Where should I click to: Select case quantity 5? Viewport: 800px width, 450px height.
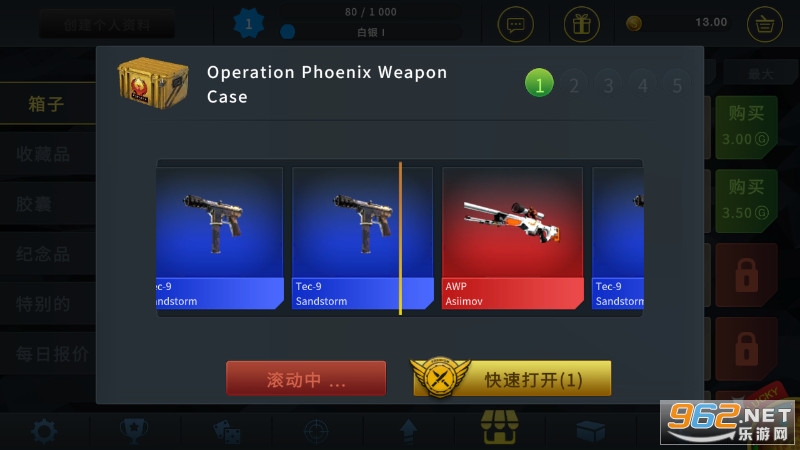(677, 85)
